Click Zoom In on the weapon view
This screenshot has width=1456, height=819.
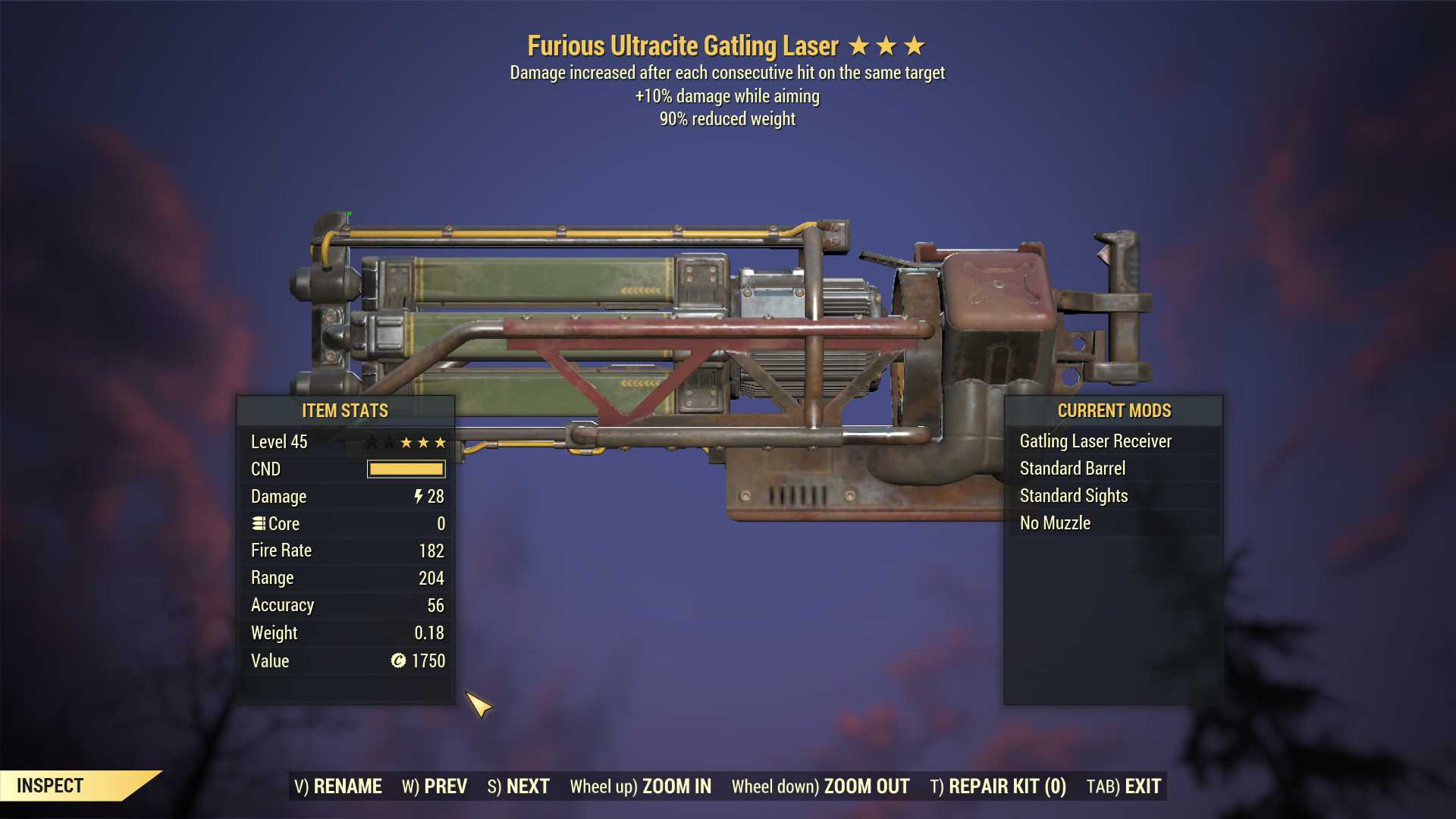pos(641,786)
